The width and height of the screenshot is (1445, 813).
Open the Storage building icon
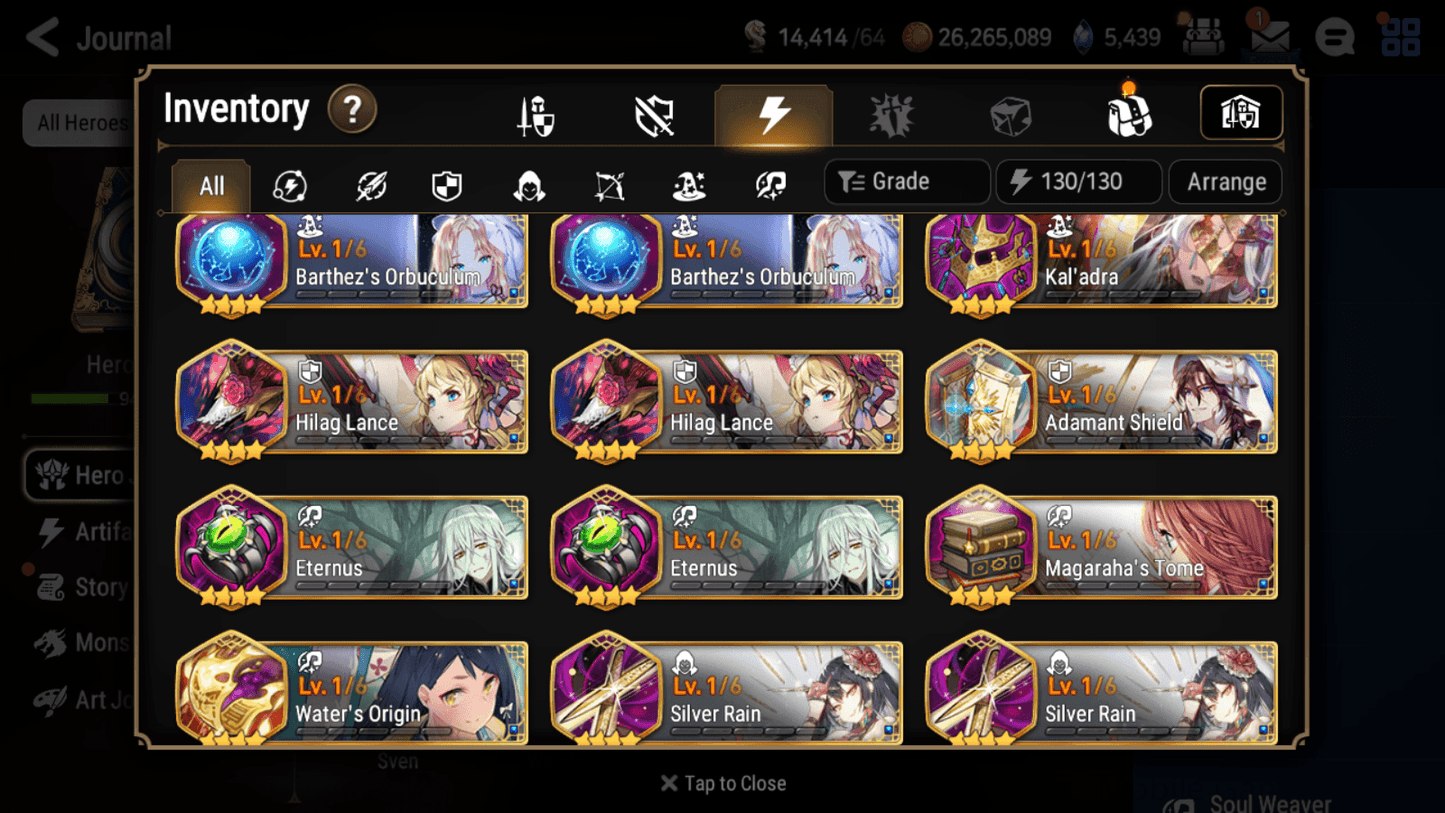pyautogui.click(x=1240, y=113)
